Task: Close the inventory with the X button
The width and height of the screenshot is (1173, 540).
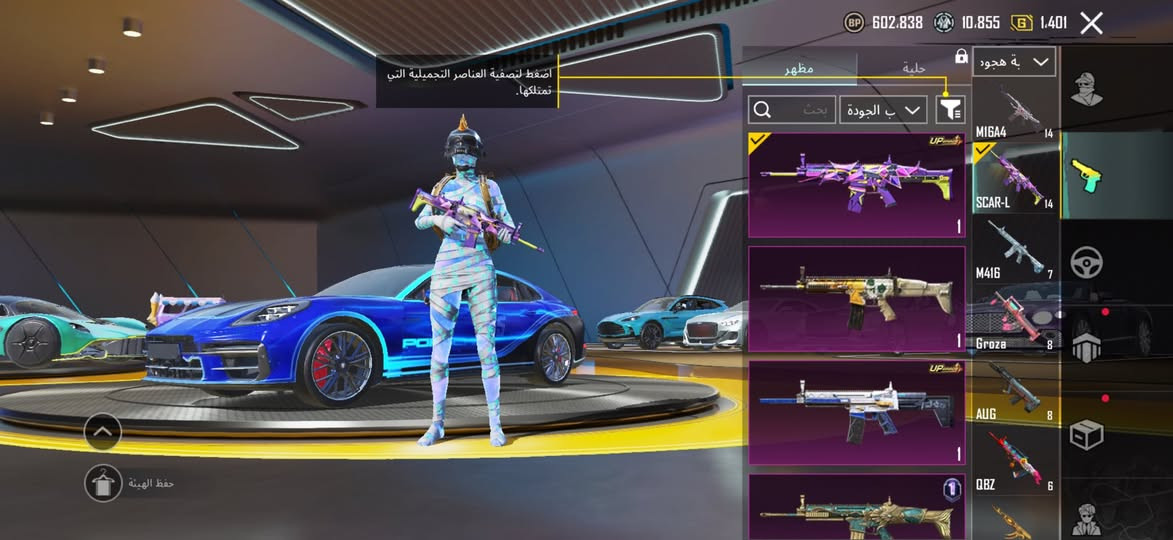Action: pos(1091,23)
